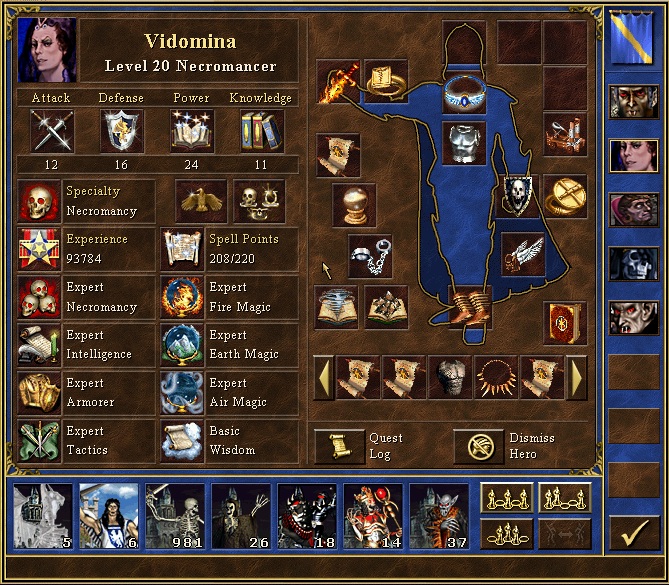View the Expert Necromancy skill
This screenshot has height=585, width=669.
coord(39,298)
